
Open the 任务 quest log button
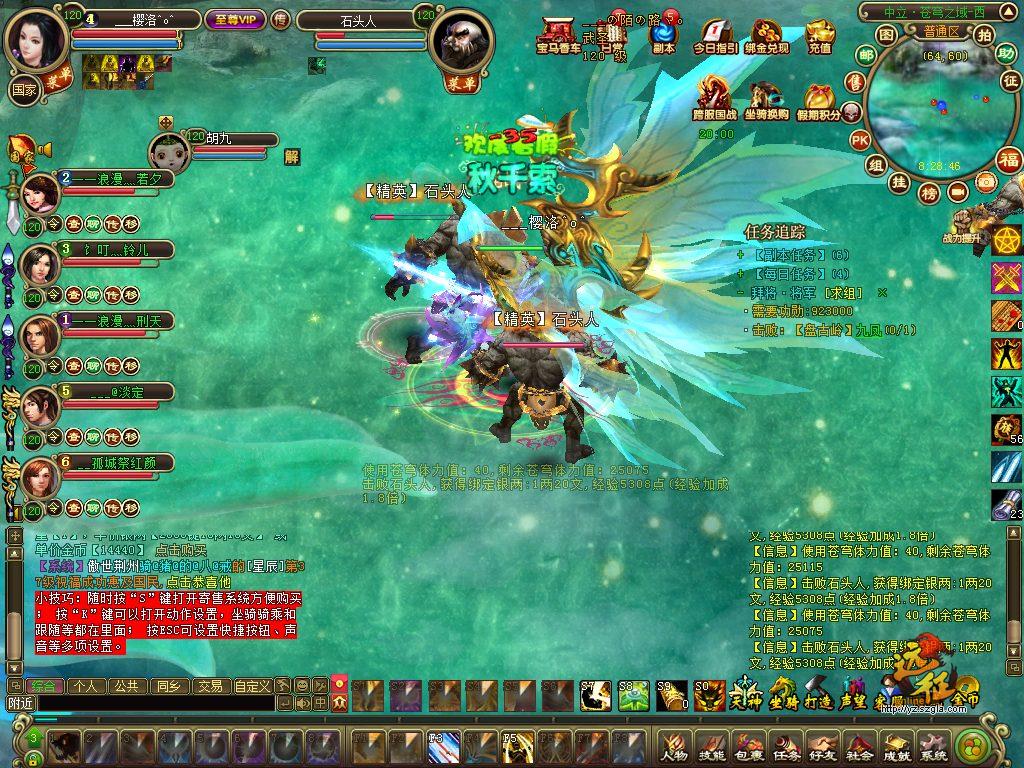[786, 748]
